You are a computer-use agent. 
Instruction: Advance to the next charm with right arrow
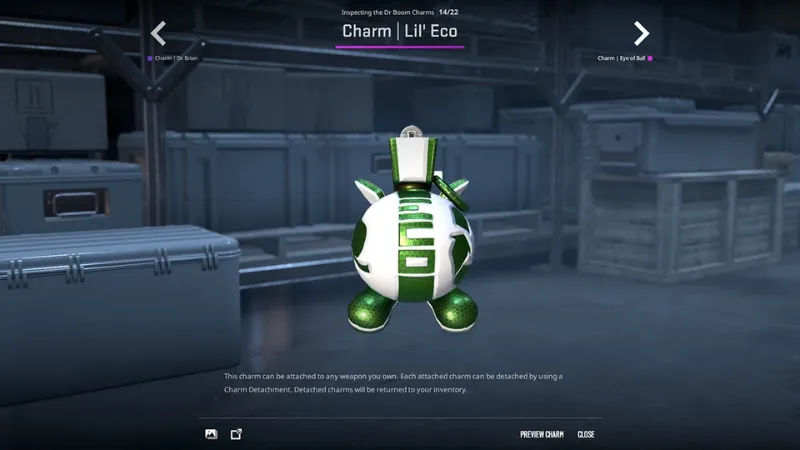pyautogui.click(x=641, y=34)
